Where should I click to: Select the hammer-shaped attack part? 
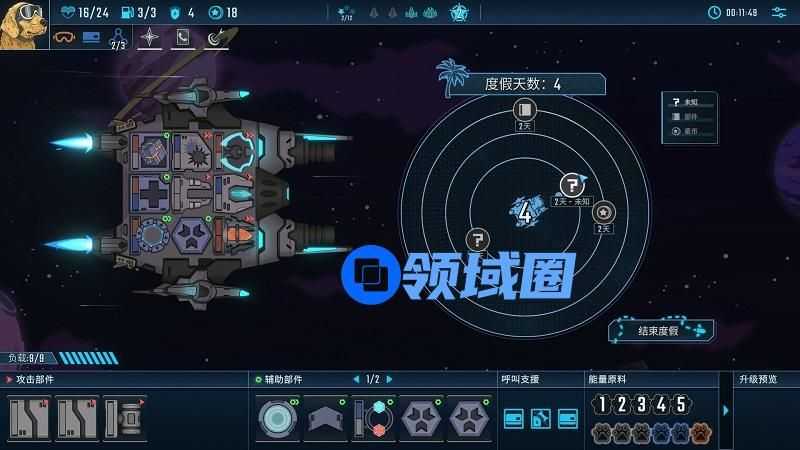[124, 417]
